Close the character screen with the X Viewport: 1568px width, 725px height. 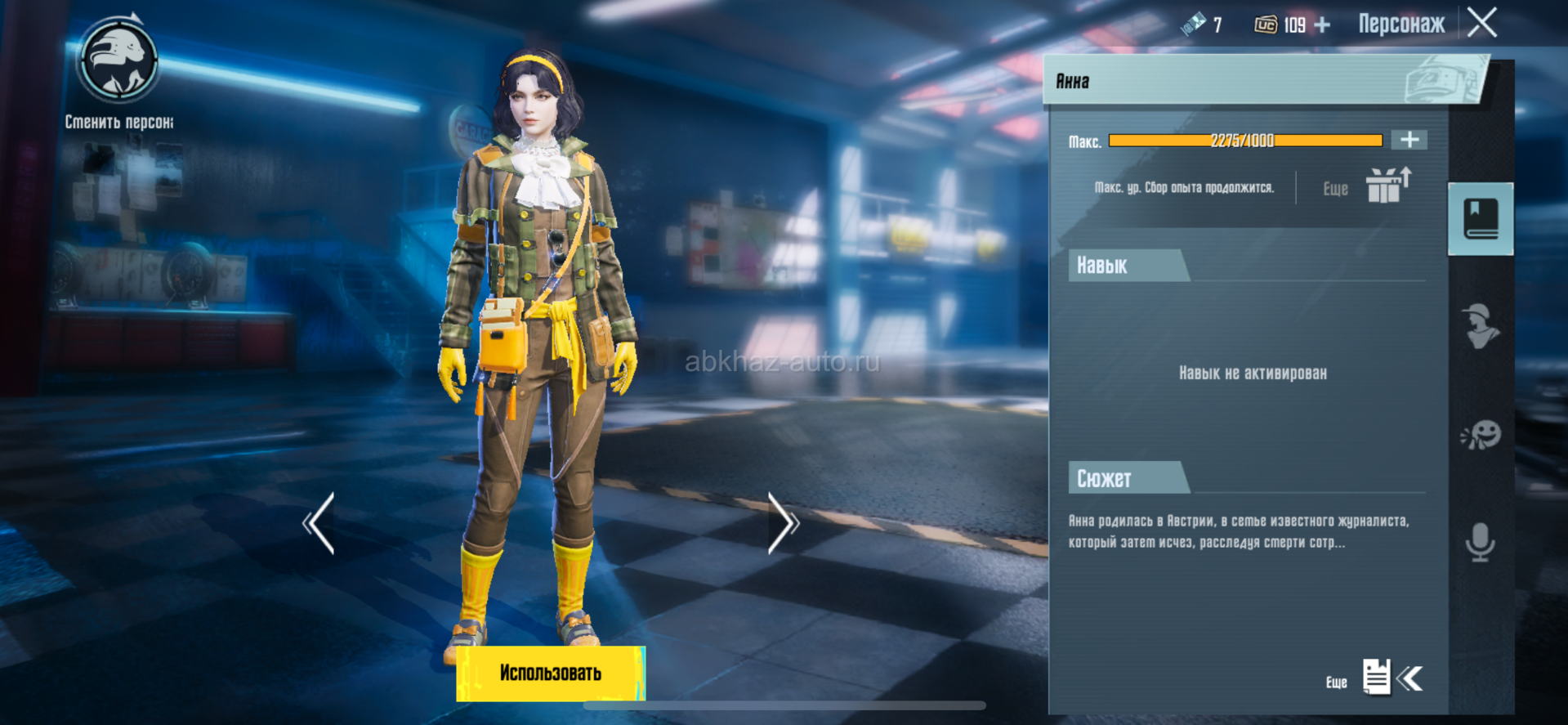click(1482, 23)
